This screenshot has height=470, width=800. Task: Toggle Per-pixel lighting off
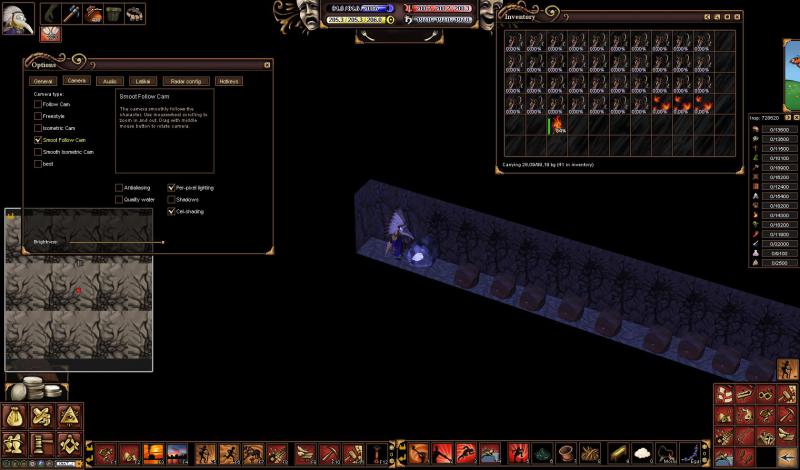171,187
